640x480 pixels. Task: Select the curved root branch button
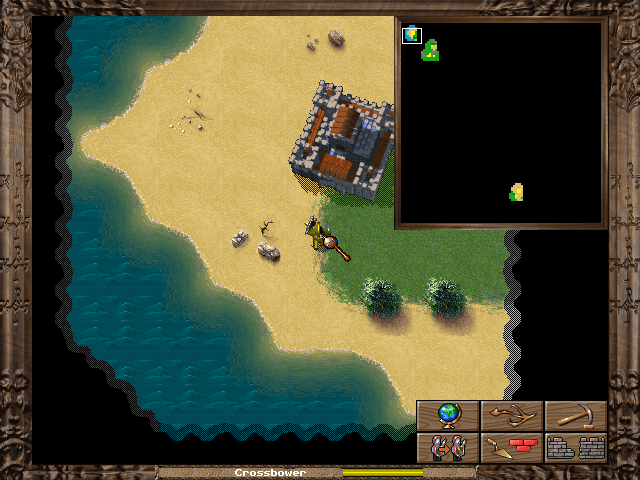512,416
